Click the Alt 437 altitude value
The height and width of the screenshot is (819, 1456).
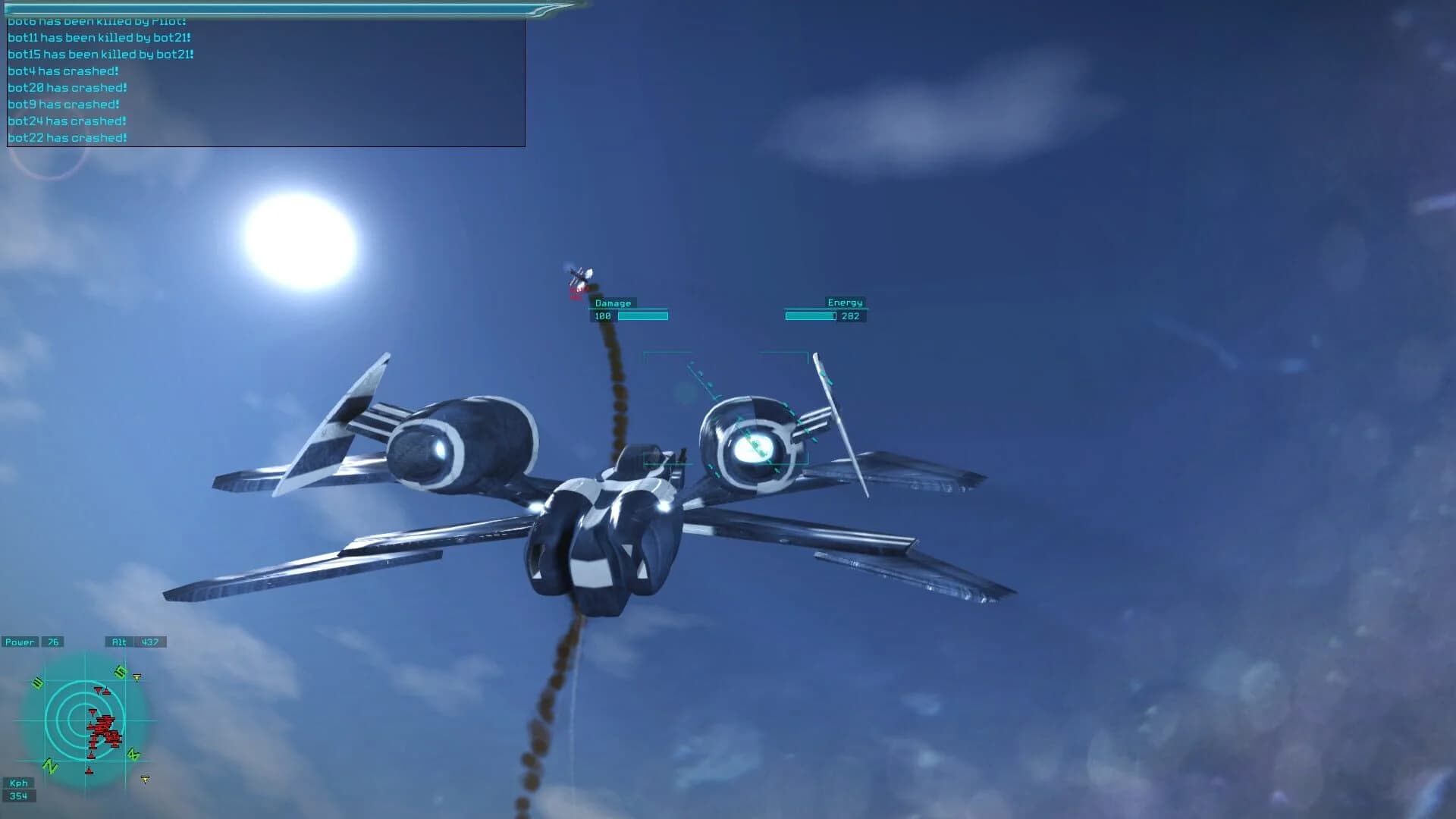pyautogui.click(x=152, y=642)
